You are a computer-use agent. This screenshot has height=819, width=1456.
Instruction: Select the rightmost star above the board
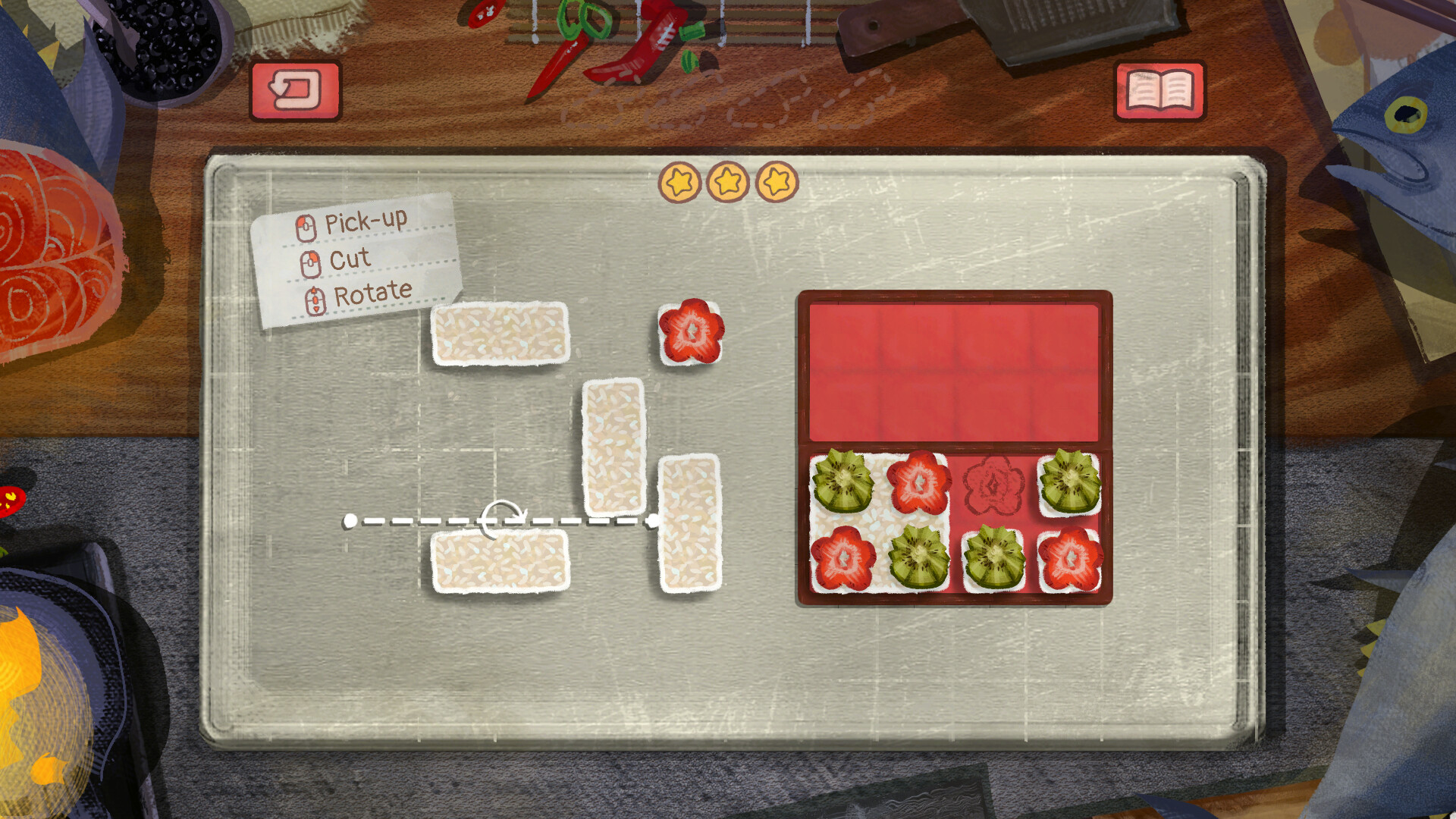(x=775, y=182)
